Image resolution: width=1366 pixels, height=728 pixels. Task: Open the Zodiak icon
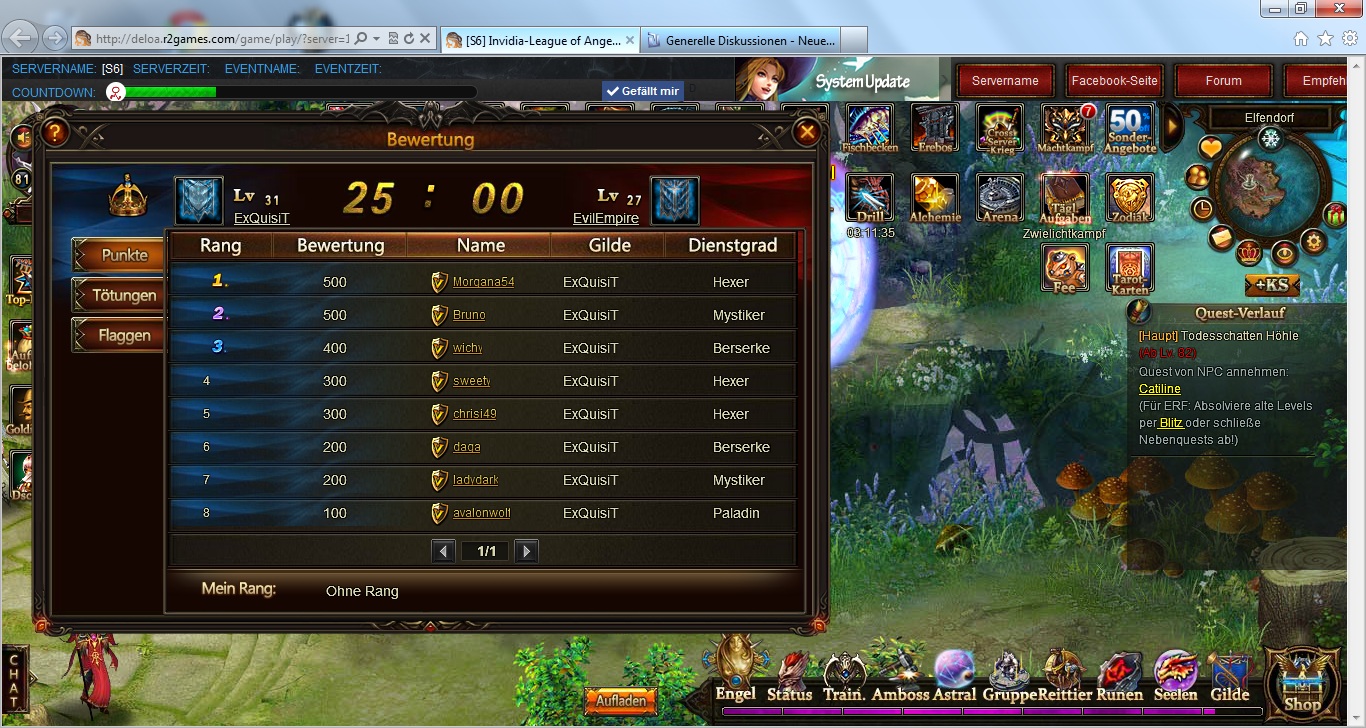[1130, 197]
